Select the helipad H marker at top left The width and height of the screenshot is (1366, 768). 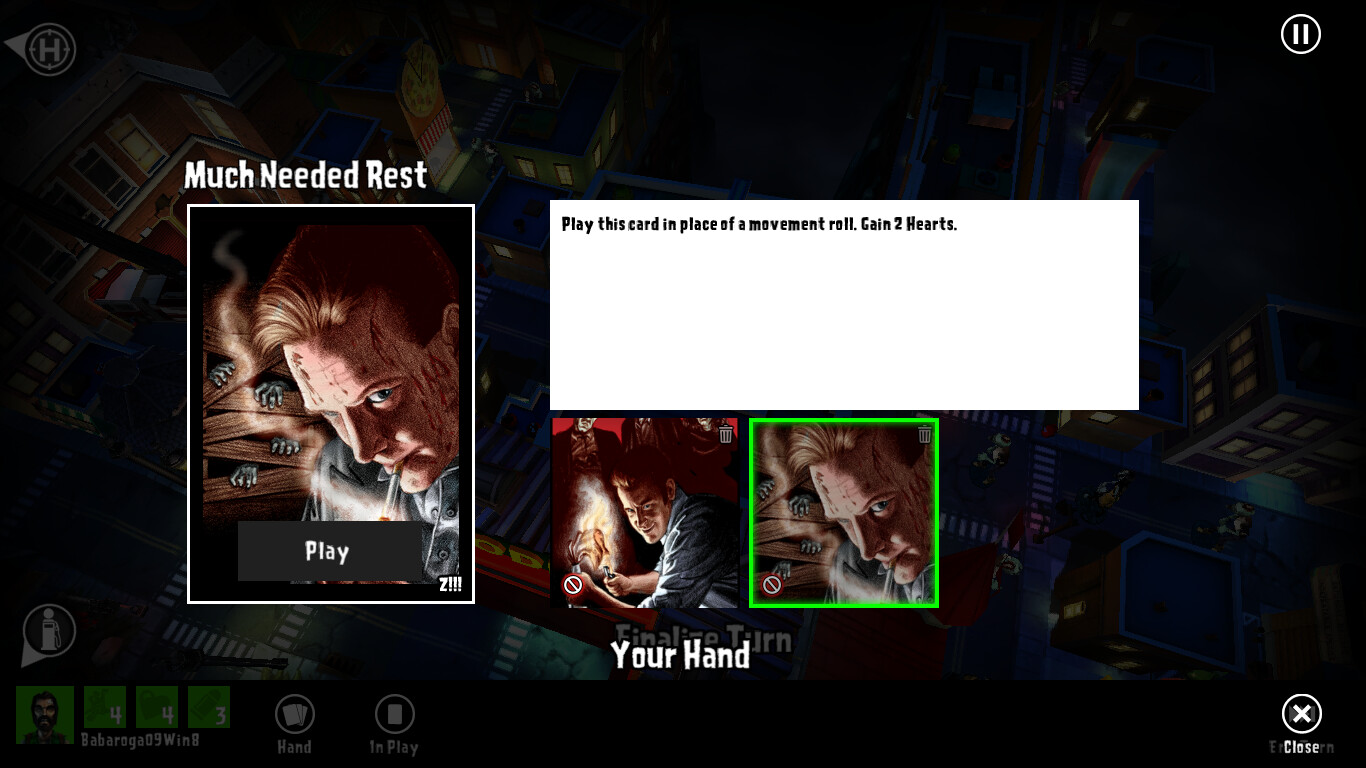pyautogui.click(x=48, y=49)
